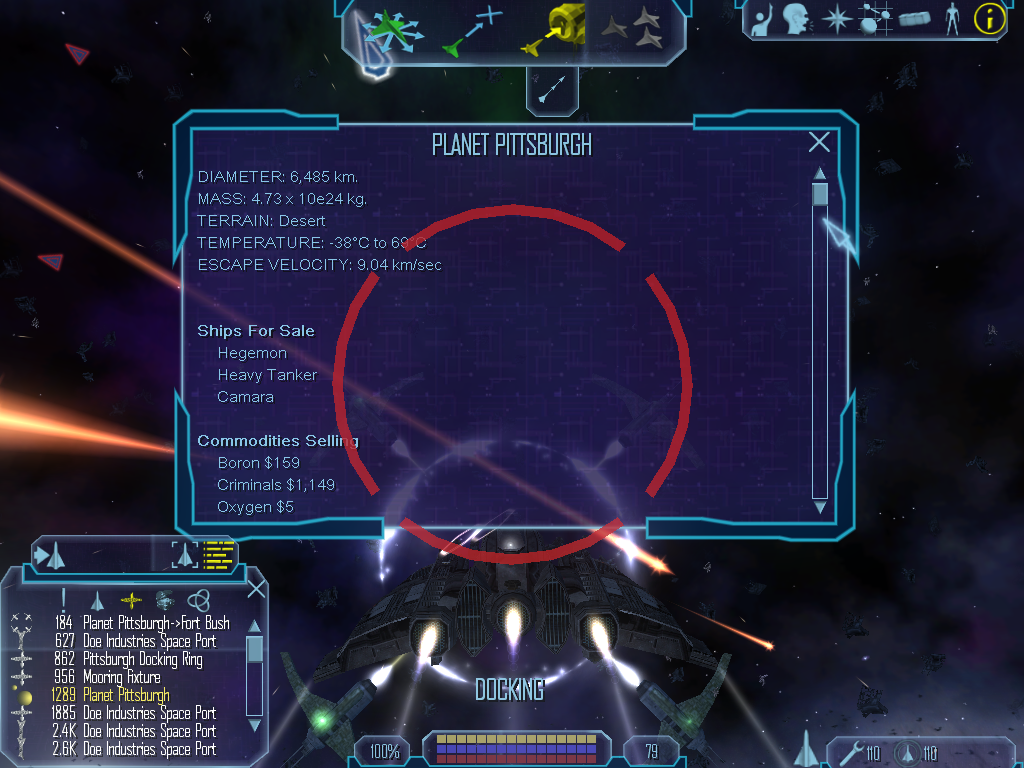The image size is (1024, 768).
Task: Open the standing figure reputation icon
Action: pyautogui.click(x=952, y=19)
